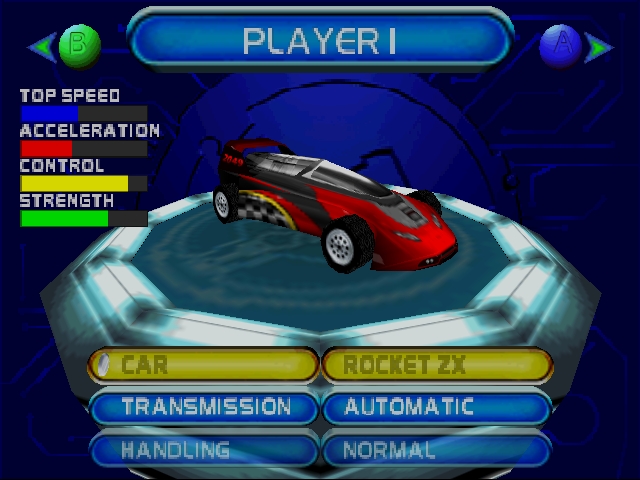Change the ROCKET ZX car selection
Image resolution: width=640 pixels, height=480 pixels.
pyautogui.click(x=437, y=365)
